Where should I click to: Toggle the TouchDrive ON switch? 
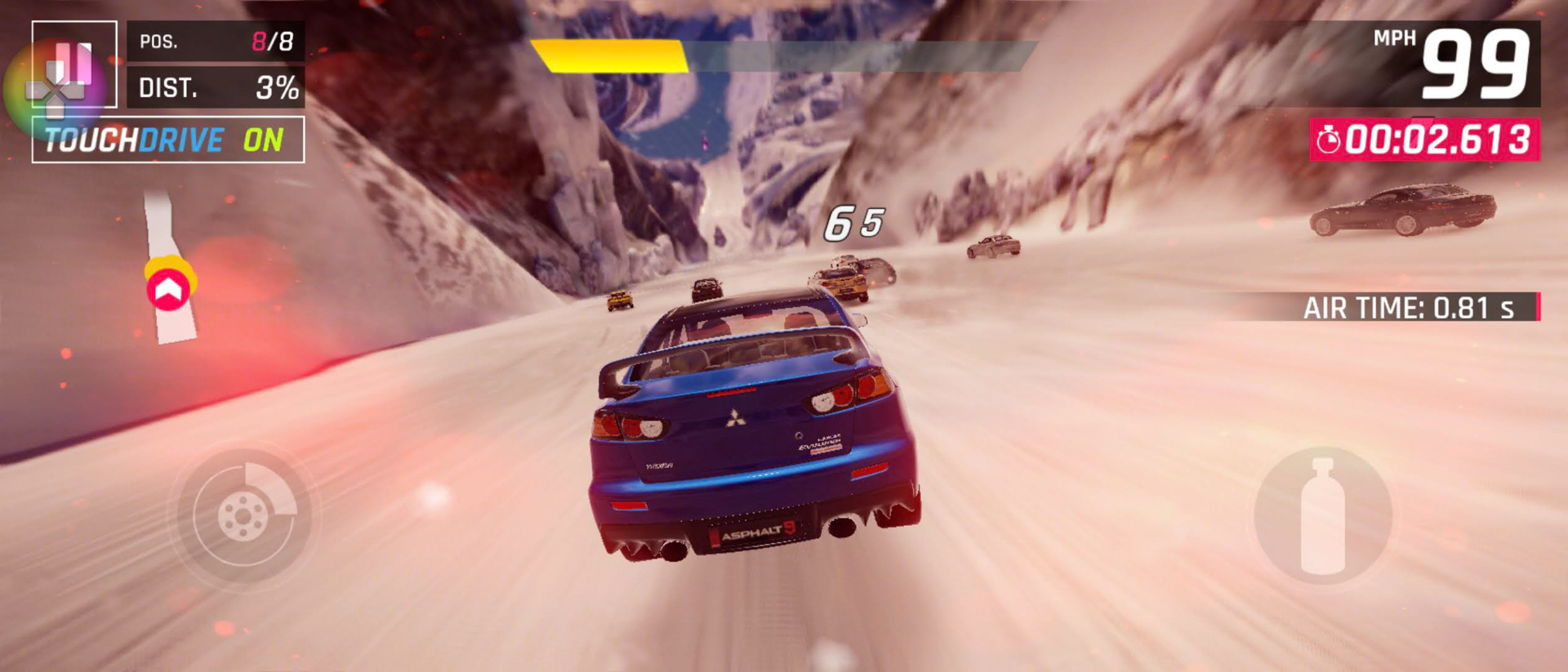(x=168, y=140)
